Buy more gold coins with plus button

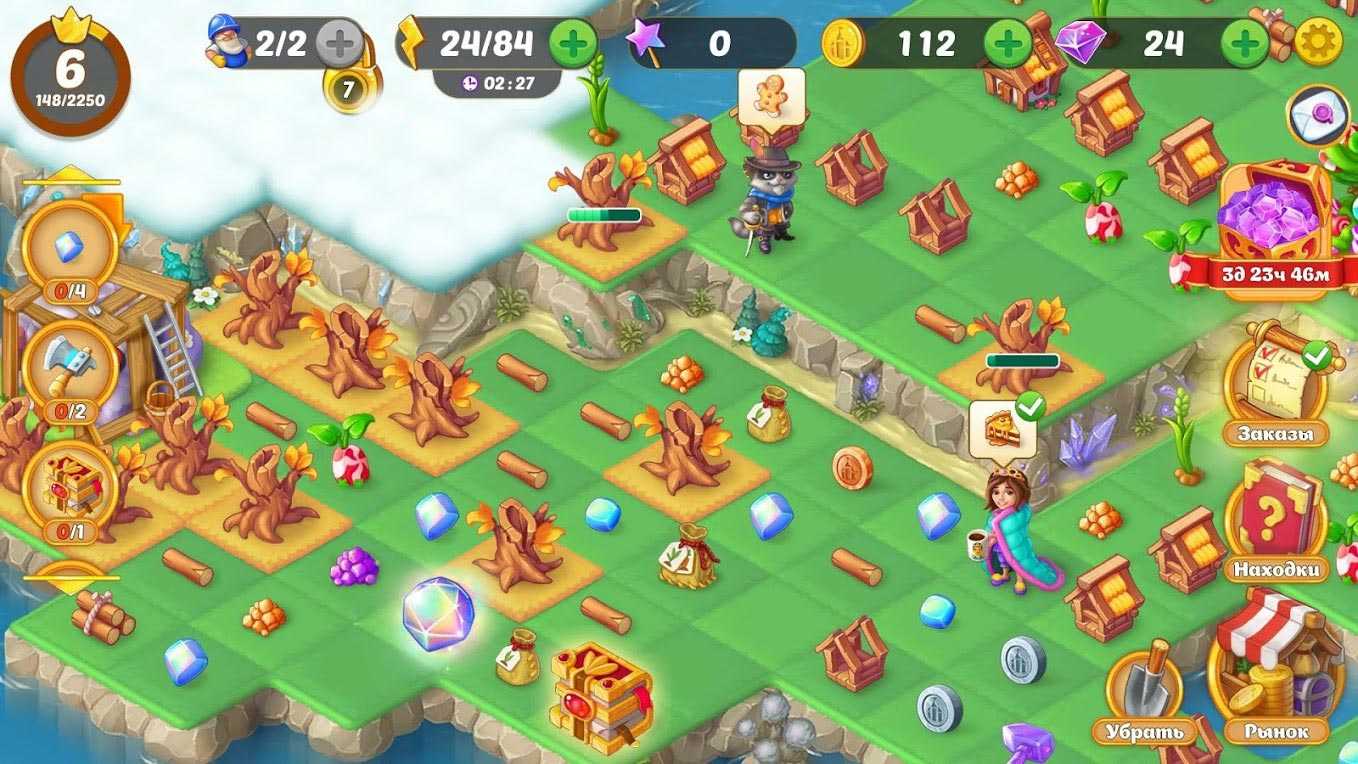pyautogui.click(x=1008, y=43)
